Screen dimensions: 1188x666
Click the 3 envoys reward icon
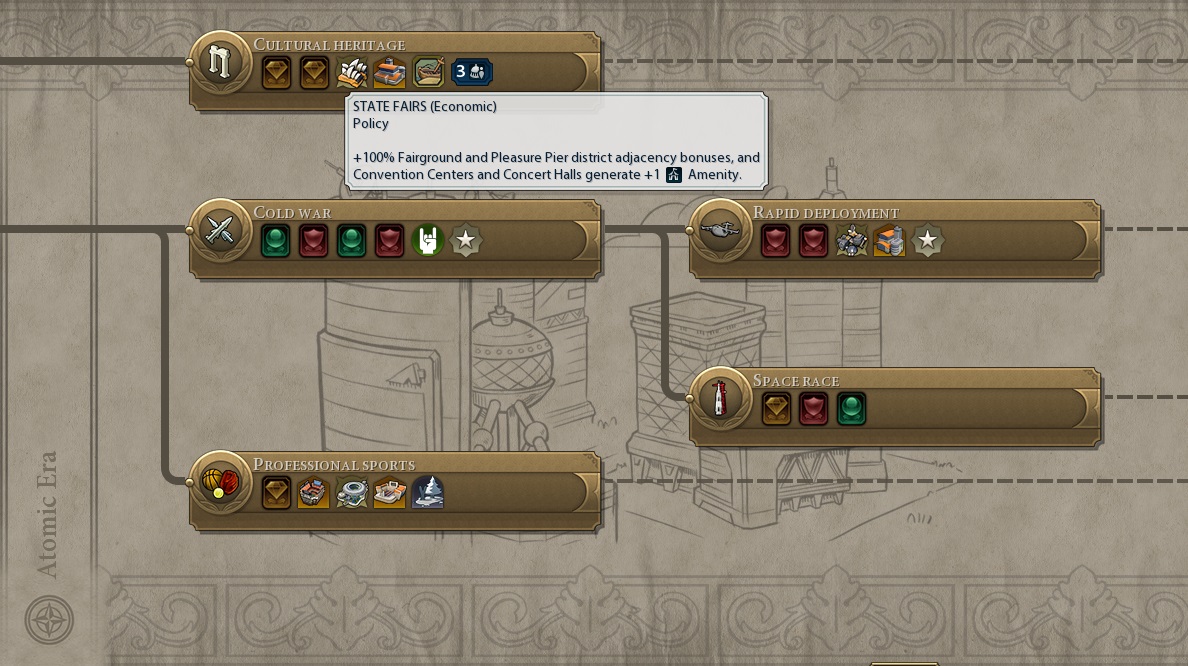point(472,72)
